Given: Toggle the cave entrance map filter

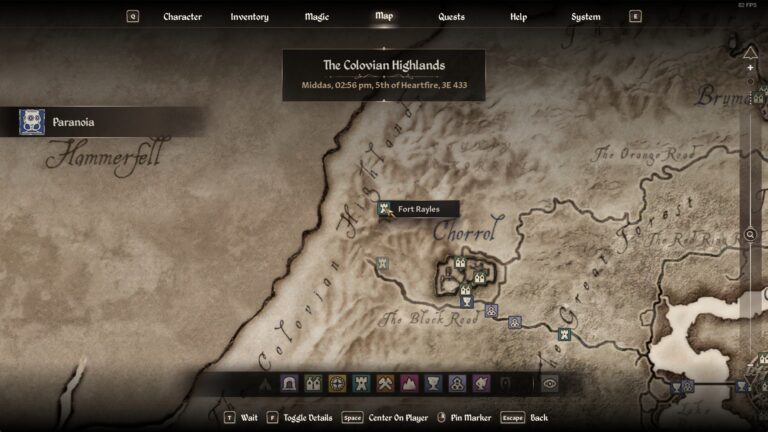Looking at the screenshot, I should tap(289, 383).
